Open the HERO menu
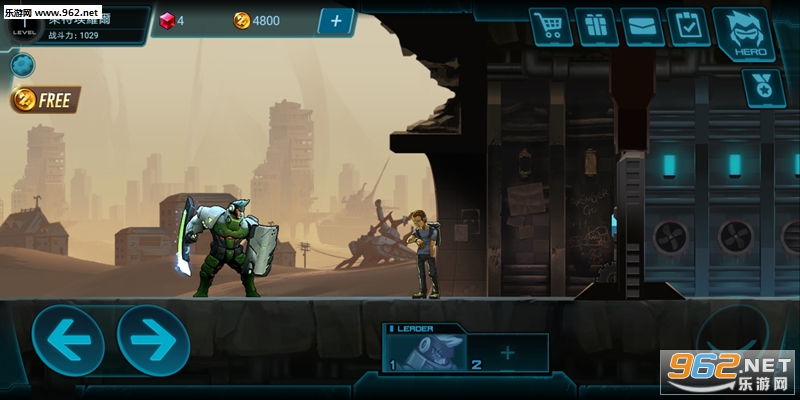Viewport: 800px width, 400px height. click(x=739, y=33)
